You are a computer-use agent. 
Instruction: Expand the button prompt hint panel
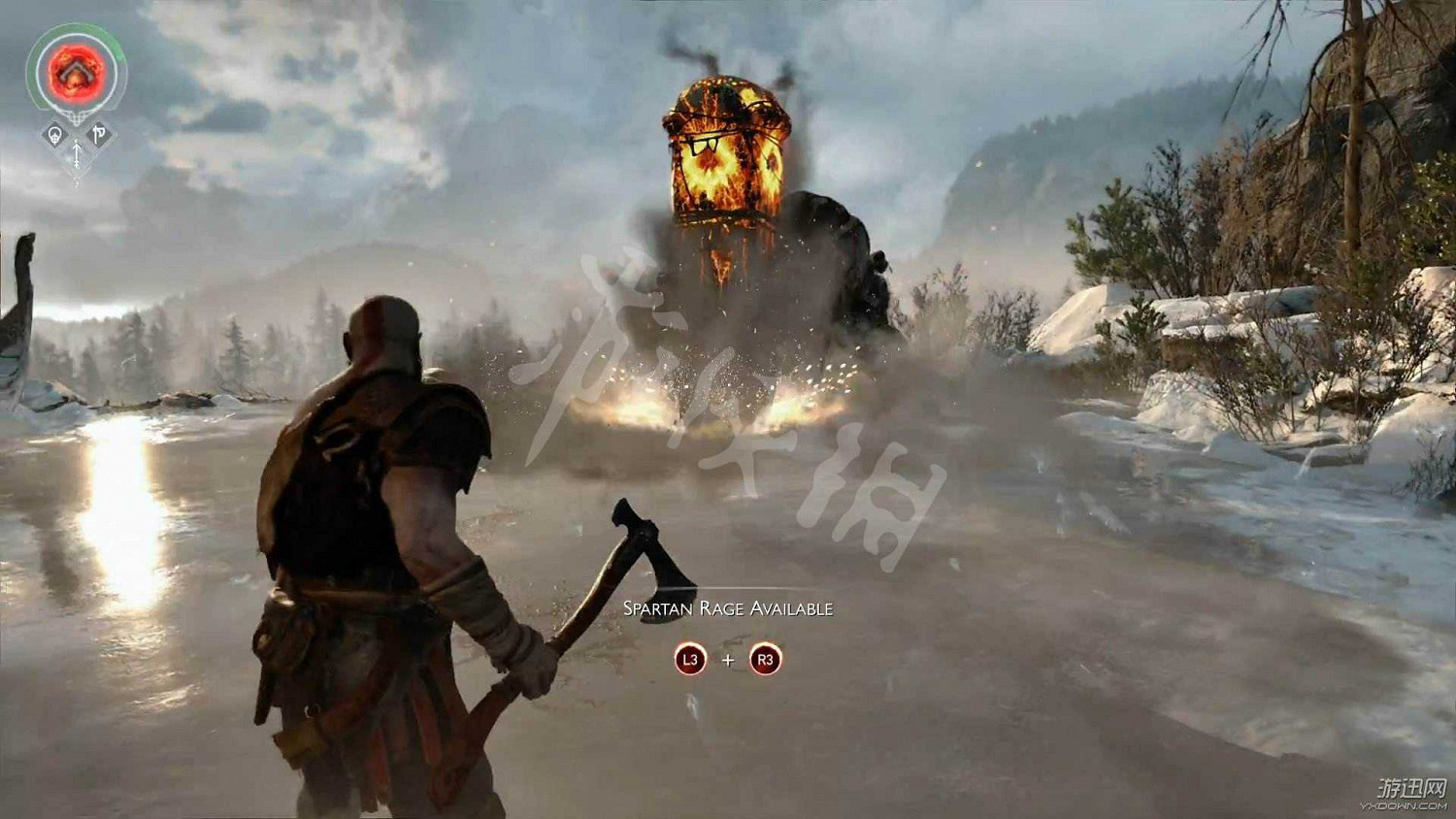728,660
